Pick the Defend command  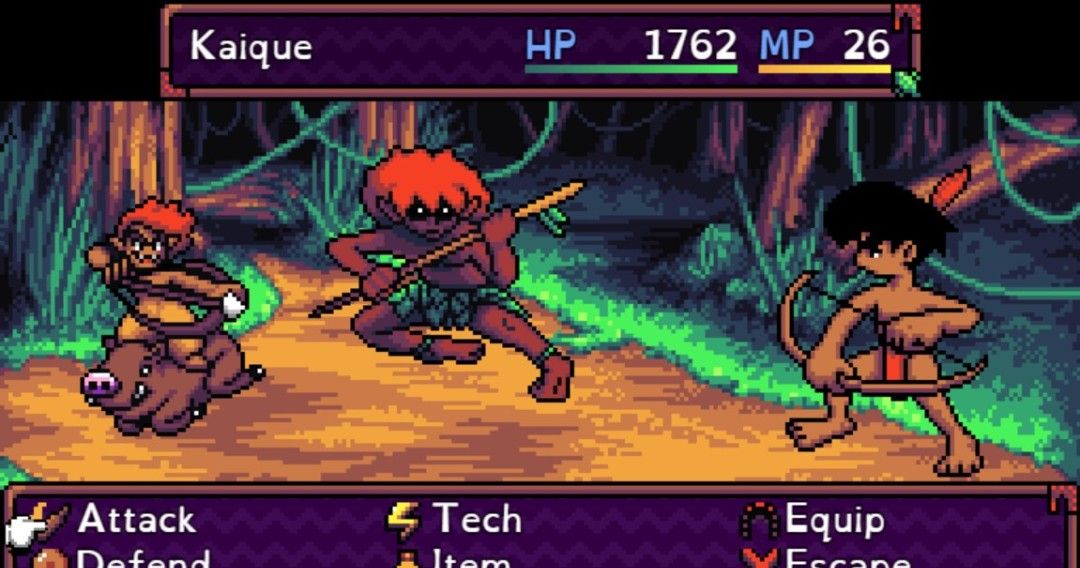pos(143,559)
